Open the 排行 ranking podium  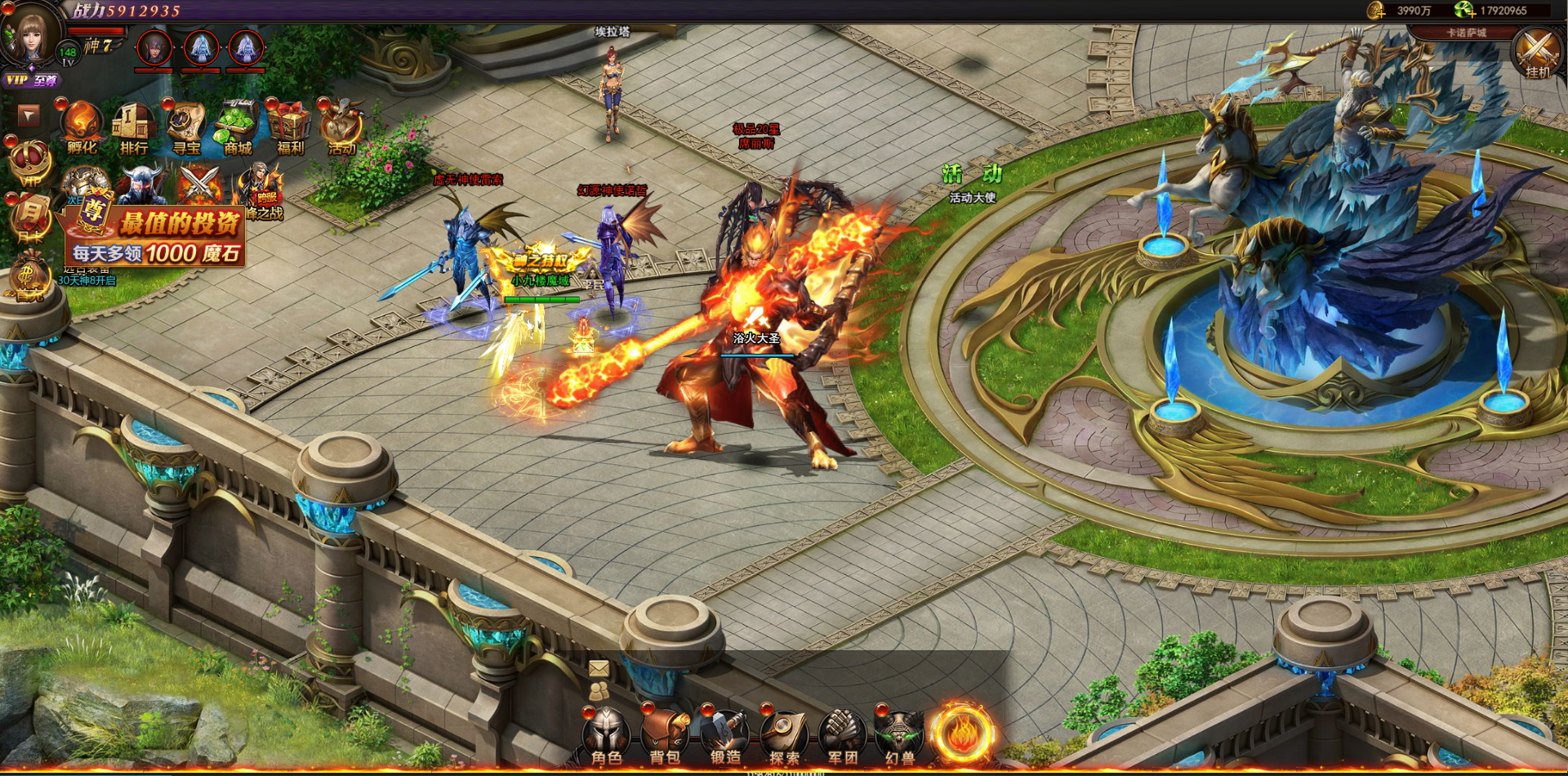(x=134, y=127)
